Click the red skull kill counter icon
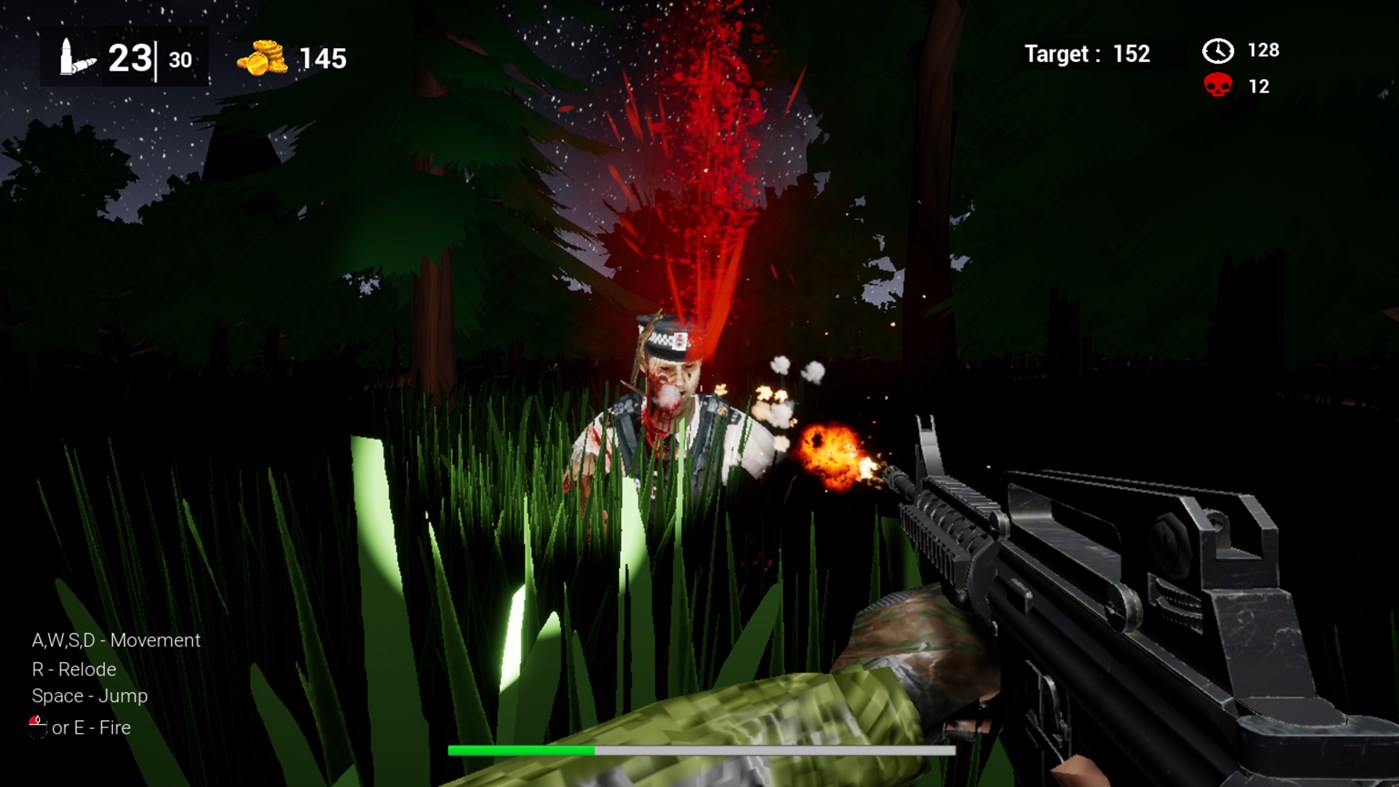Image resolution: width=1399 pixels, height=787 pixels. pyautogui.click(x=1217, y=86)
